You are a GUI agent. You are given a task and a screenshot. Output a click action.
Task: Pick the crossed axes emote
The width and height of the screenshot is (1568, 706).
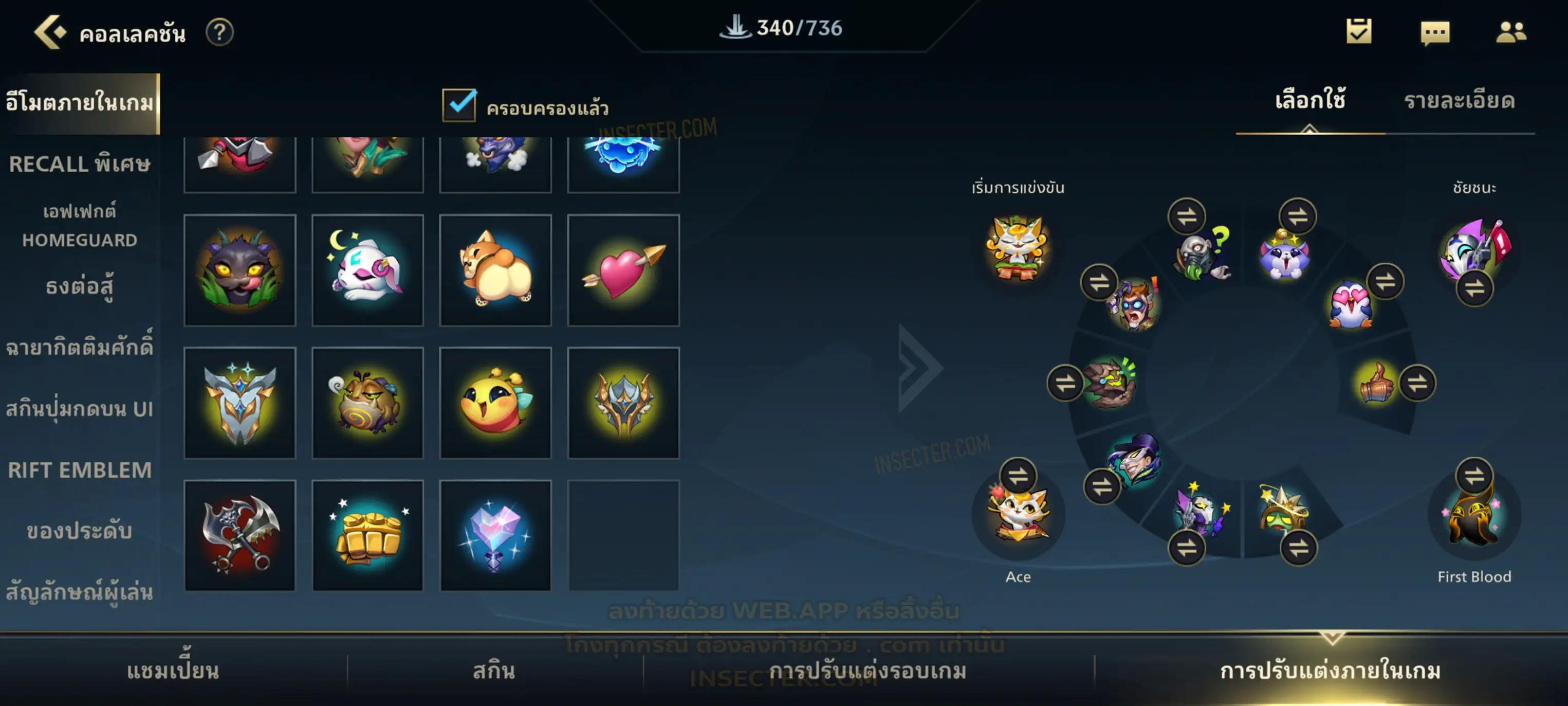point(239,535)
